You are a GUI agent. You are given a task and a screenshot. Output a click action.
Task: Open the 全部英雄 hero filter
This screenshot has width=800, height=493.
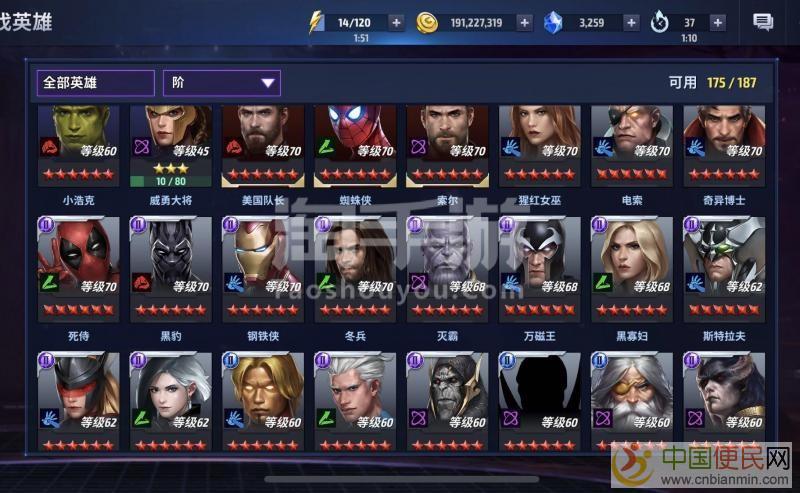point(95,83)
